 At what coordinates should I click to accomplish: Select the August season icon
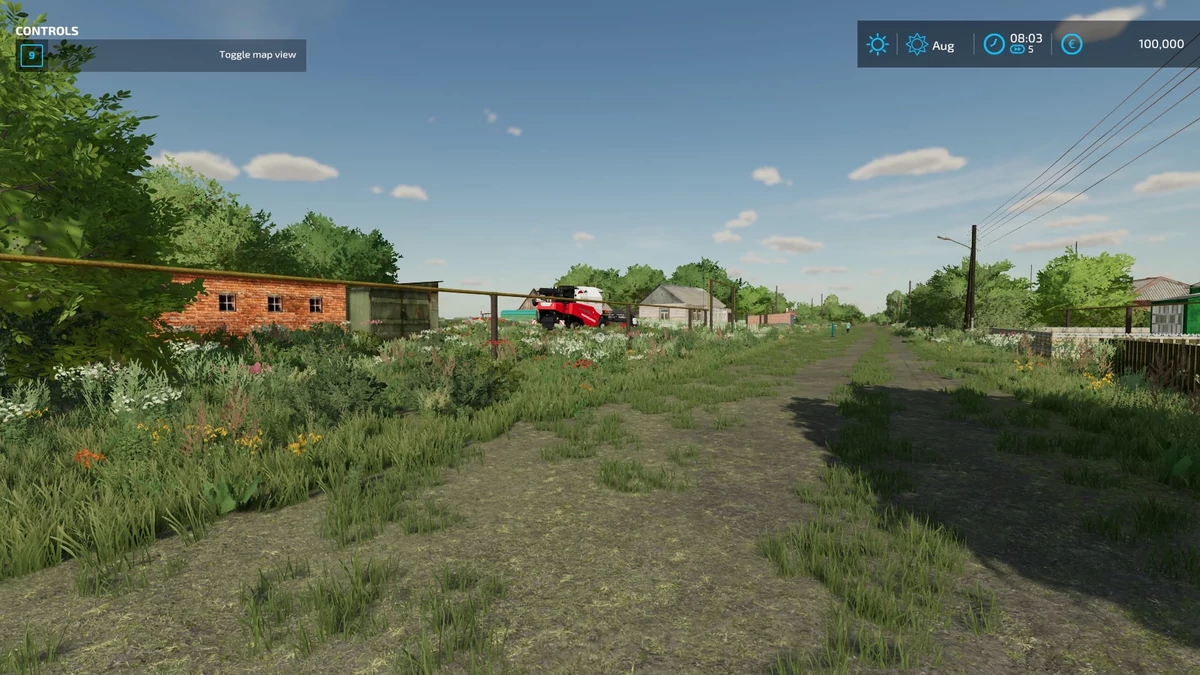click(916, 44)
